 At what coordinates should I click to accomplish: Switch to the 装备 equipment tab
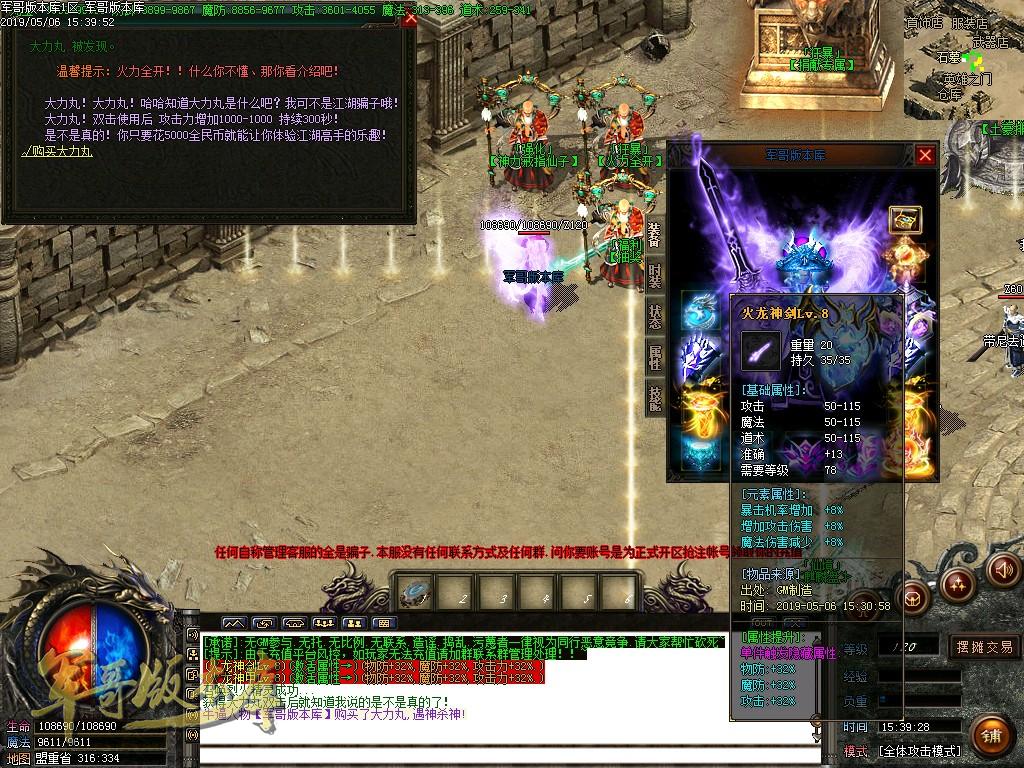tap(654, 235)
